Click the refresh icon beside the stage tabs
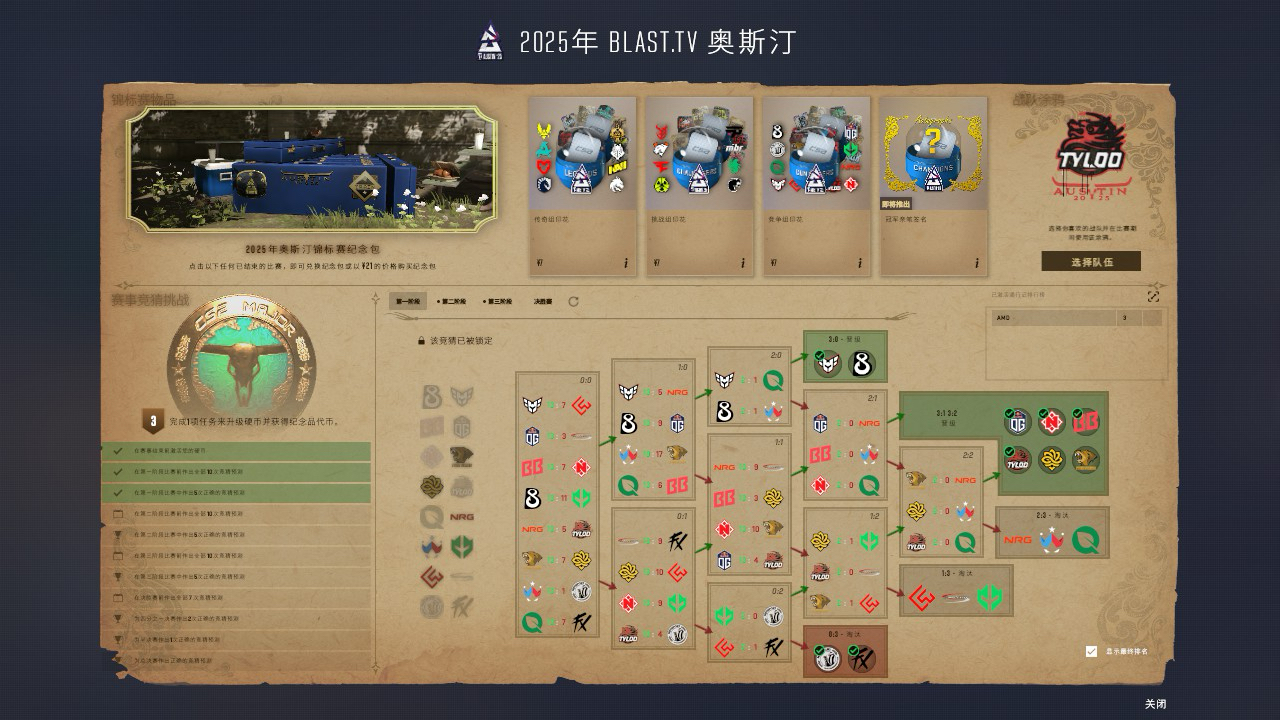The width and height of the screenshot is (1280, 720). click(573, 302)
